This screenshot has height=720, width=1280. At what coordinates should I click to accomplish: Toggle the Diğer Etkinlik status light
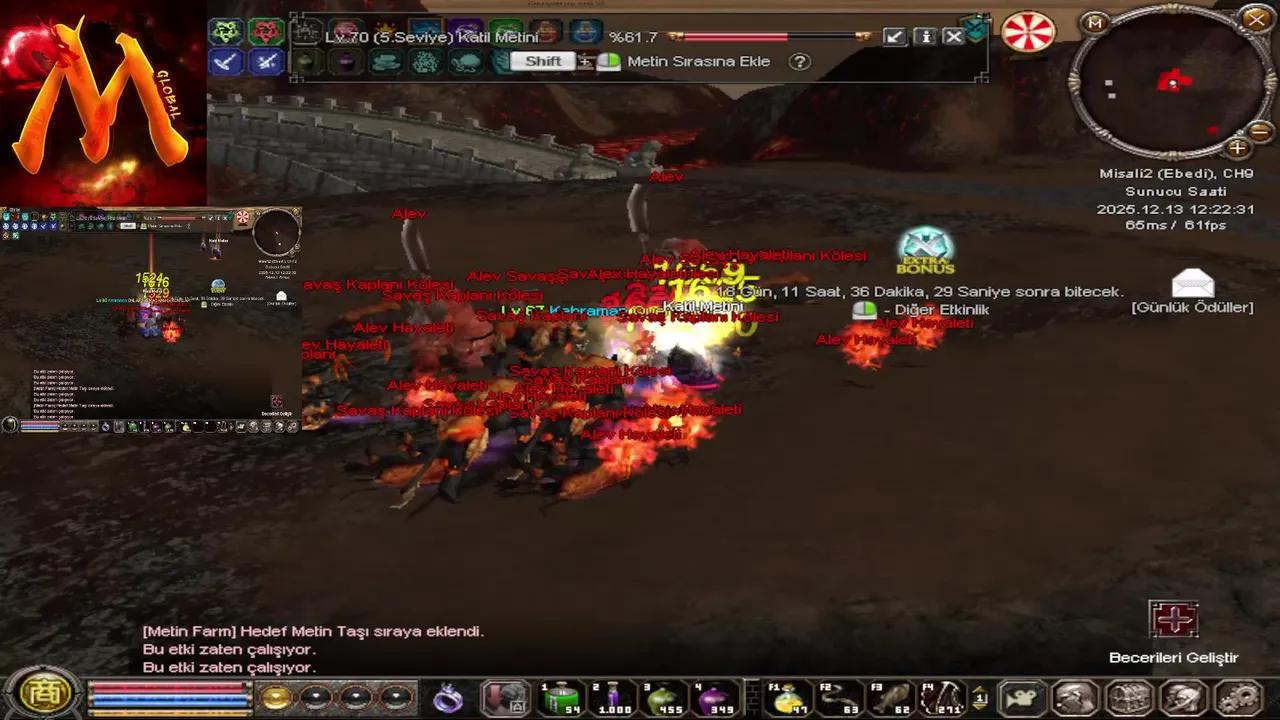pos(864,310)
